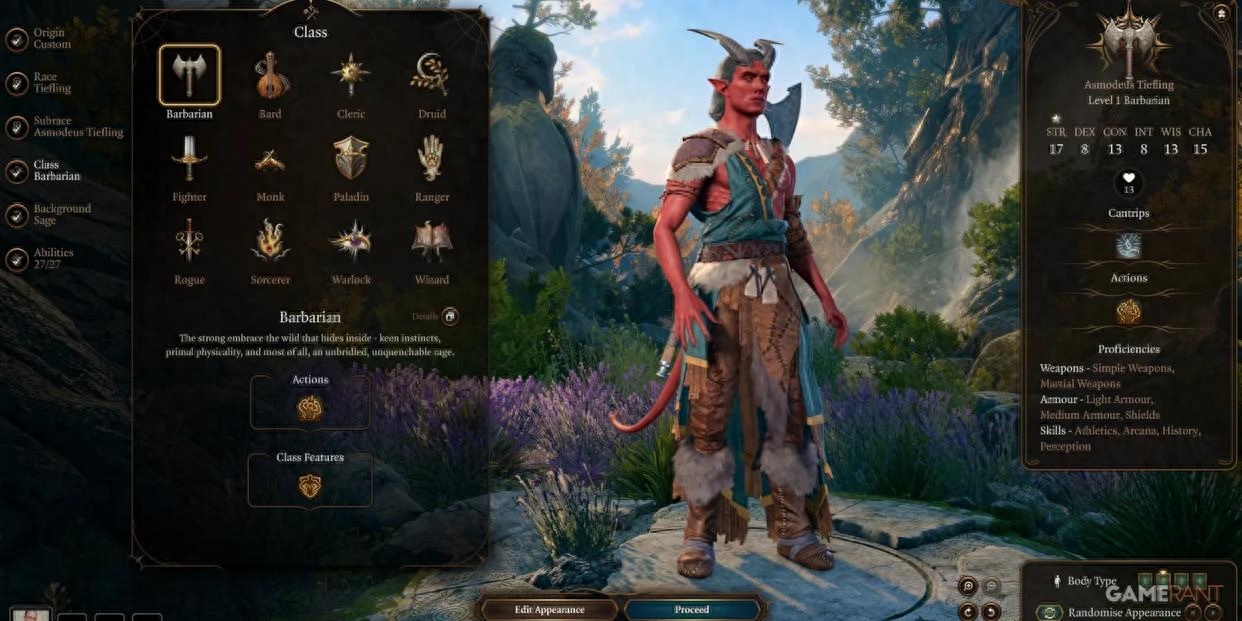The width and height of the screenshot is (1242, 621).
Task: Choose the Wizard spellbook class
Action: tap(432, 242)
